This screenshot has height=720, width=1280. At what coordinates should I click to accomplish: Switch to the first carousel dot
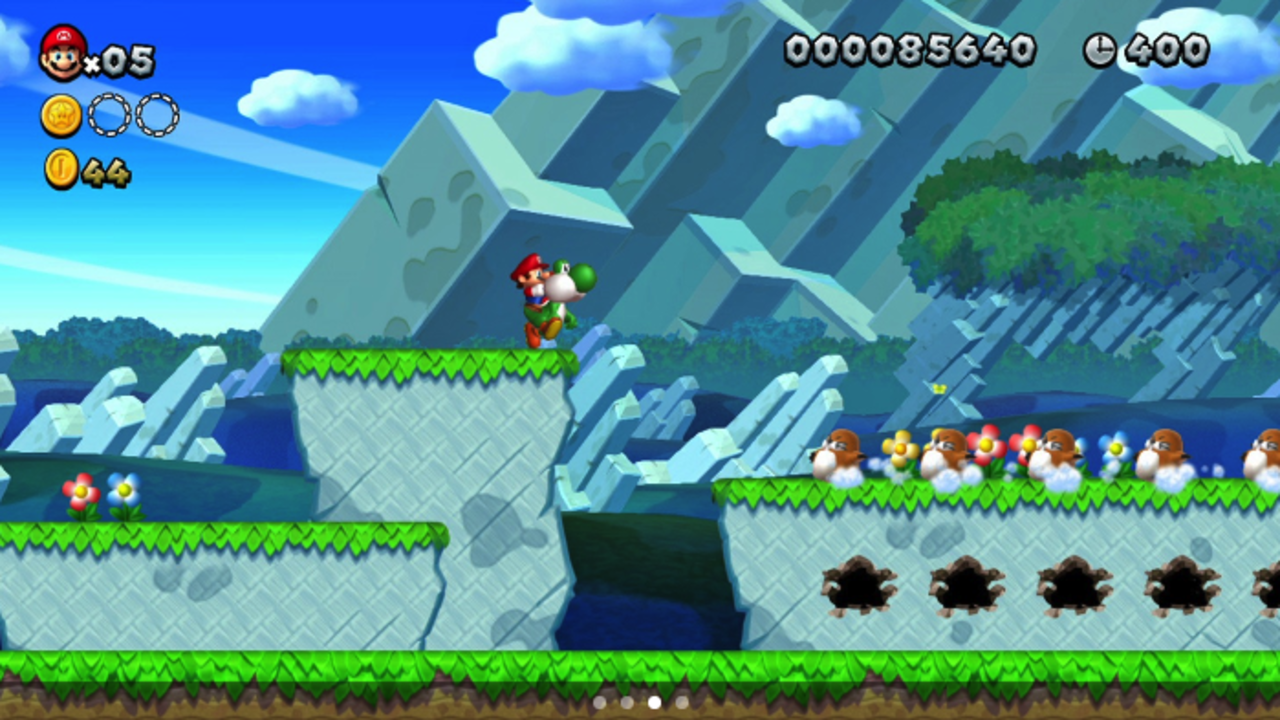pyautogui.click(x=598, y=703)
